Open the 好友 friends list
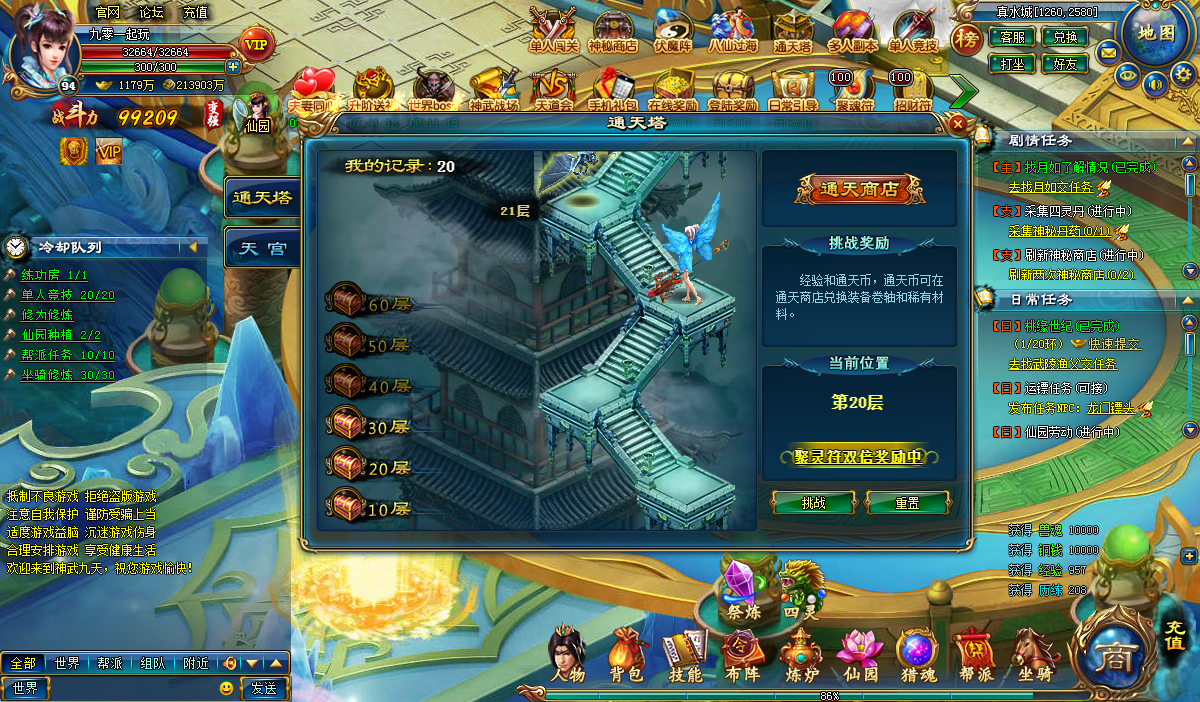This screenshot has height=702, width=1200. tap(1065, 63)
